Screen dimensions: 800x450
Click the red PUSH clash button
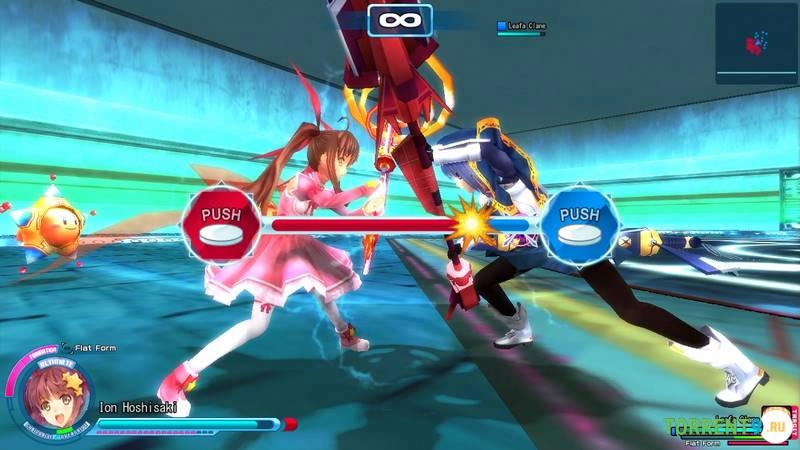pyautogui.click(x=221, y=224)
